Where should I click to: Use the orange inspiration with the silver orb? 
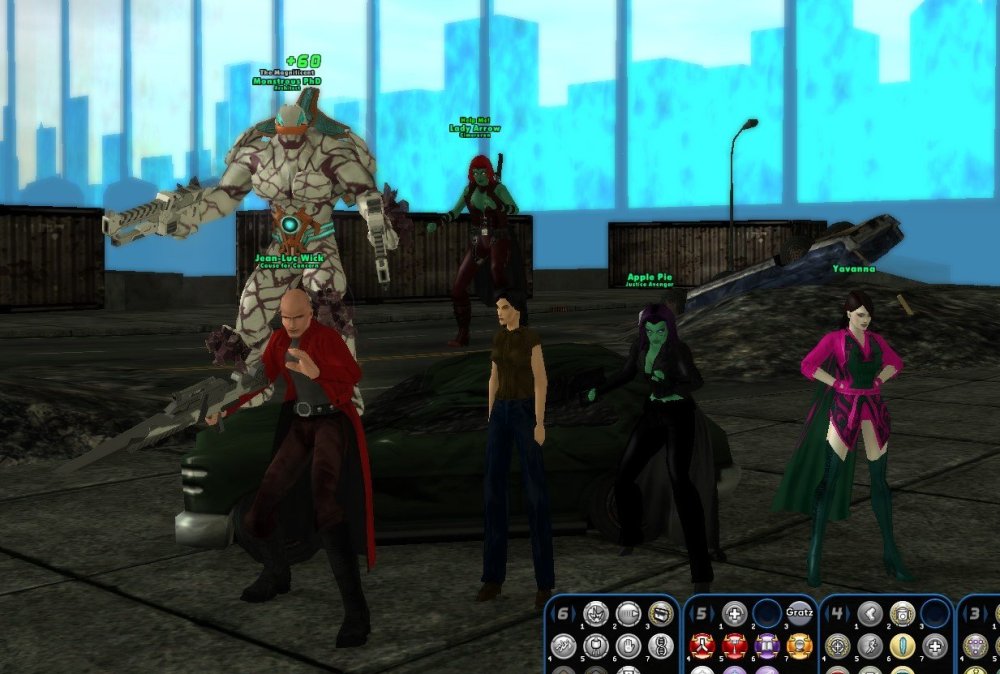[x=799, y=646]
